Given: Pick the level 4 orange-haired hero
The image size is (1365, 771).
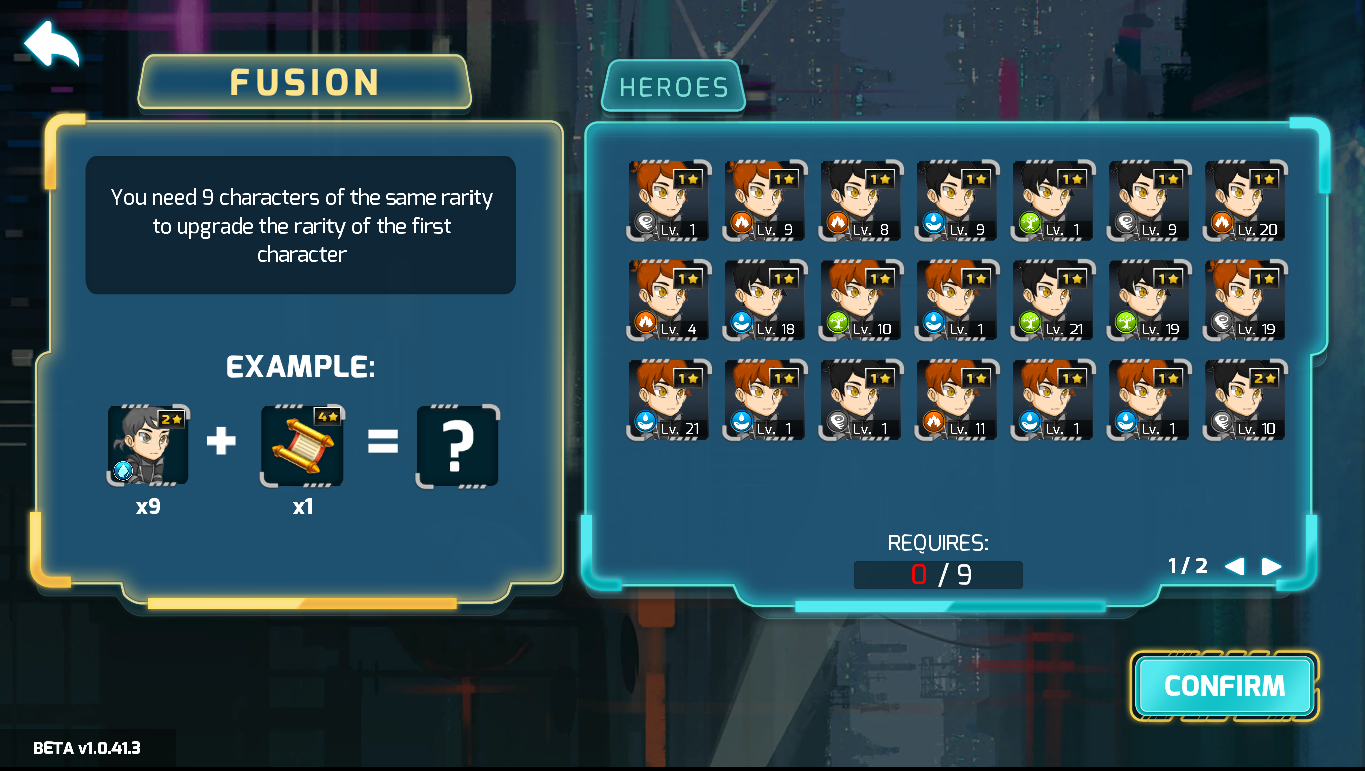Looking at the screenshot, I should [x=669, y=300].
